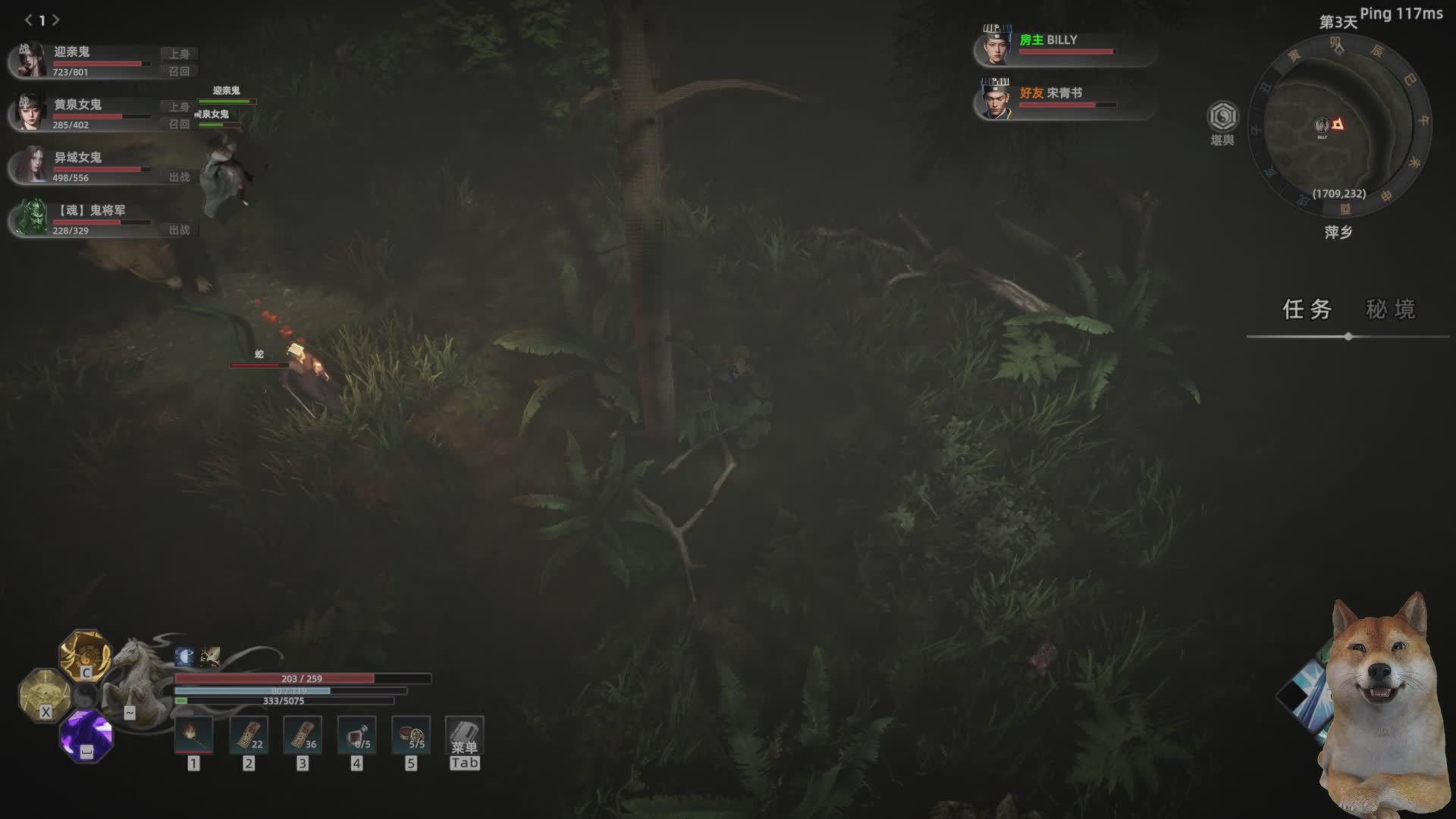Go to next page with right arrow

56,20
